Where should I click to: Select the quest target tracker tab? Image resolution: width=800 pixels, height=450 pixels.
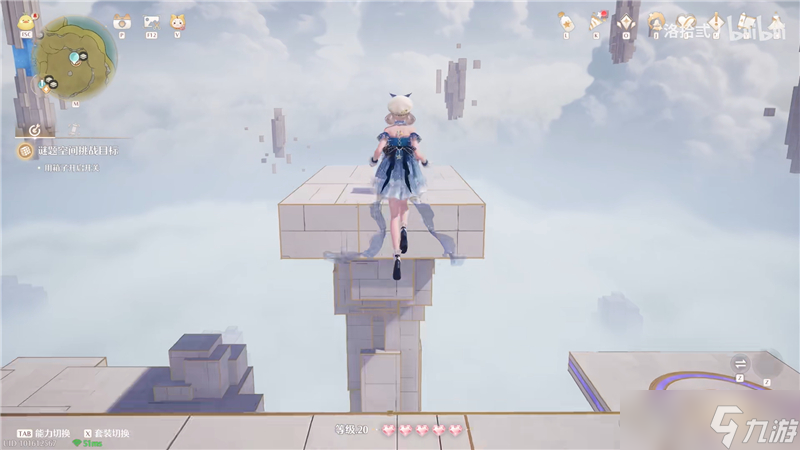click(35, 129)
